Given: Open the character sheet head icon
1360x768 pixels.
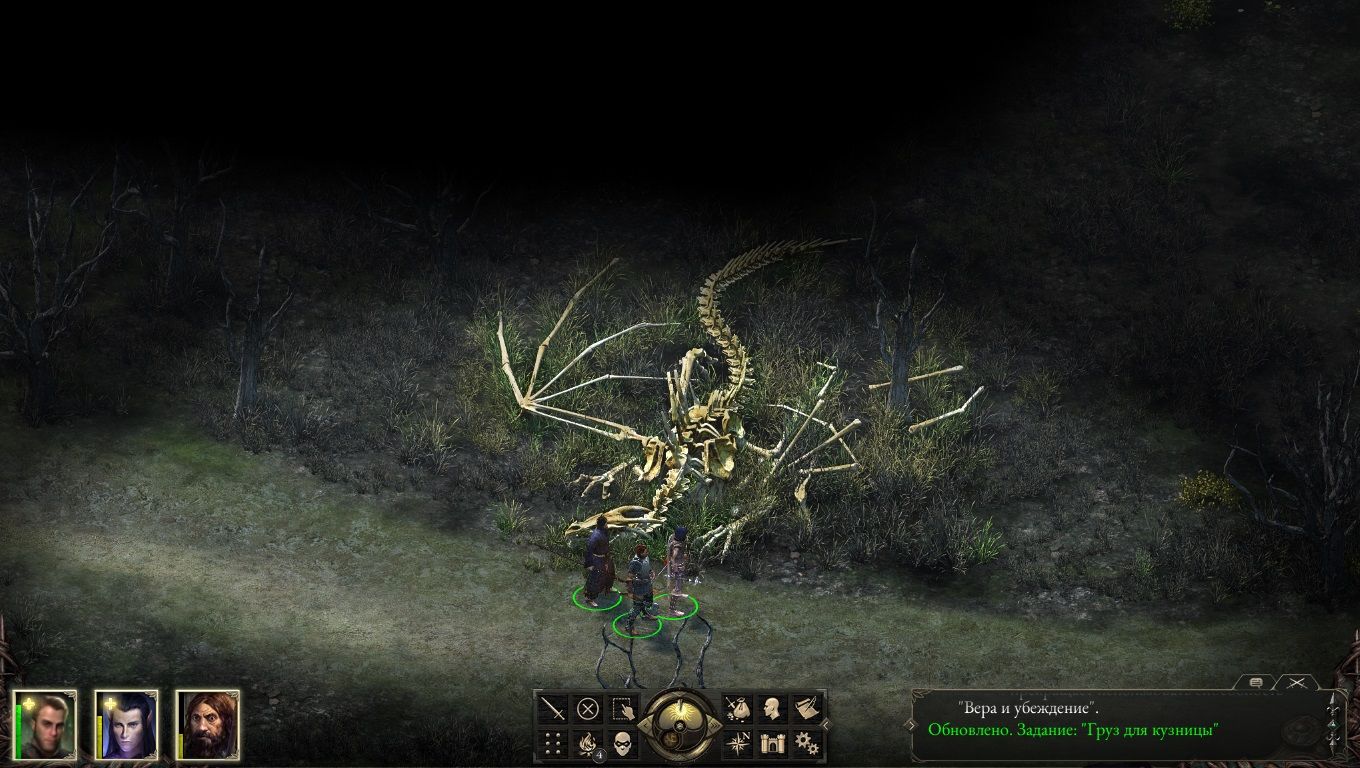Looking at the screenshot, I should coord(773,709).
